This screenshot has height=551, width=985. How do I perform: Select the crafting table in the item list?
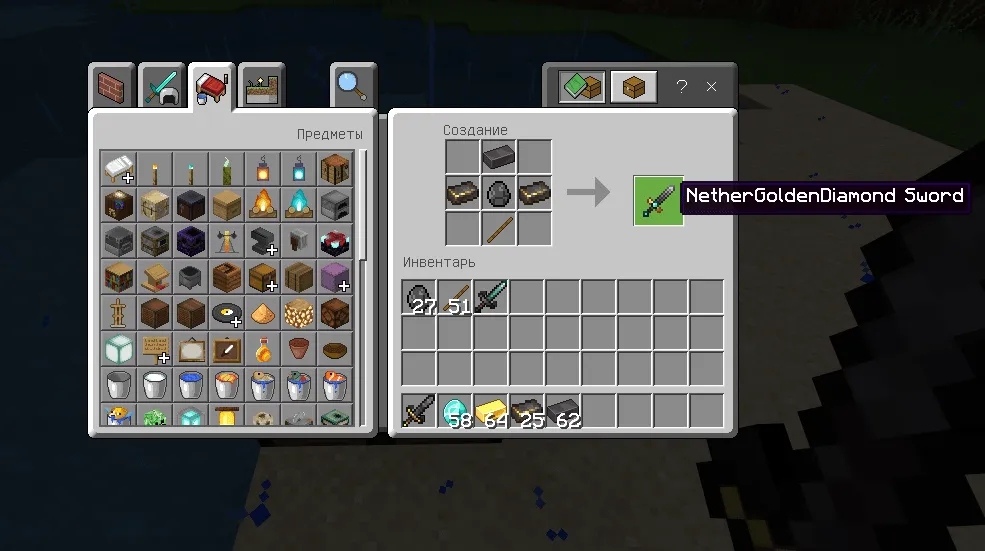coord(335,168)
